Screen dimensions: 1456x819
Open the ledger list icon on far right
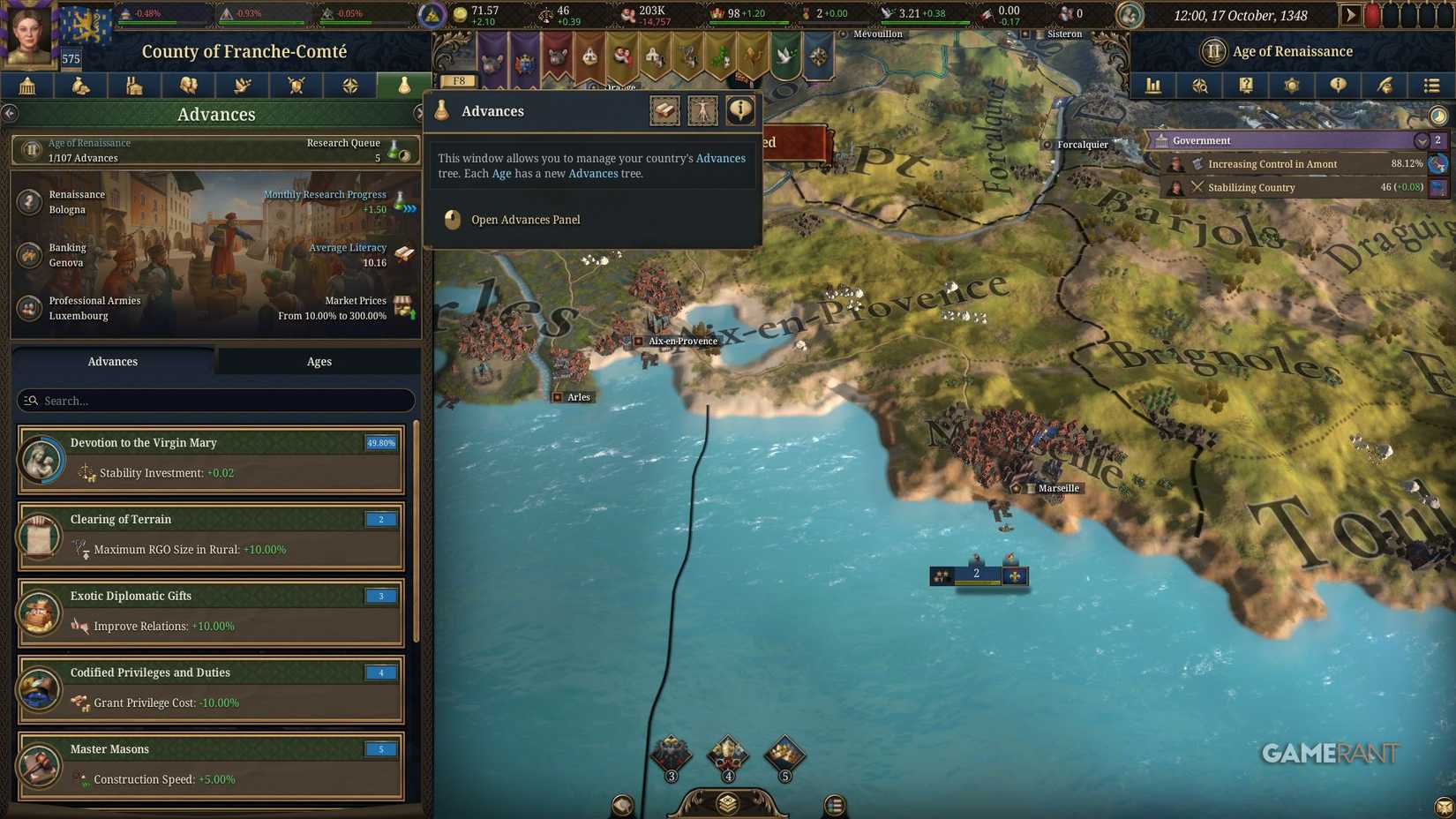[x=1430, y=86]
